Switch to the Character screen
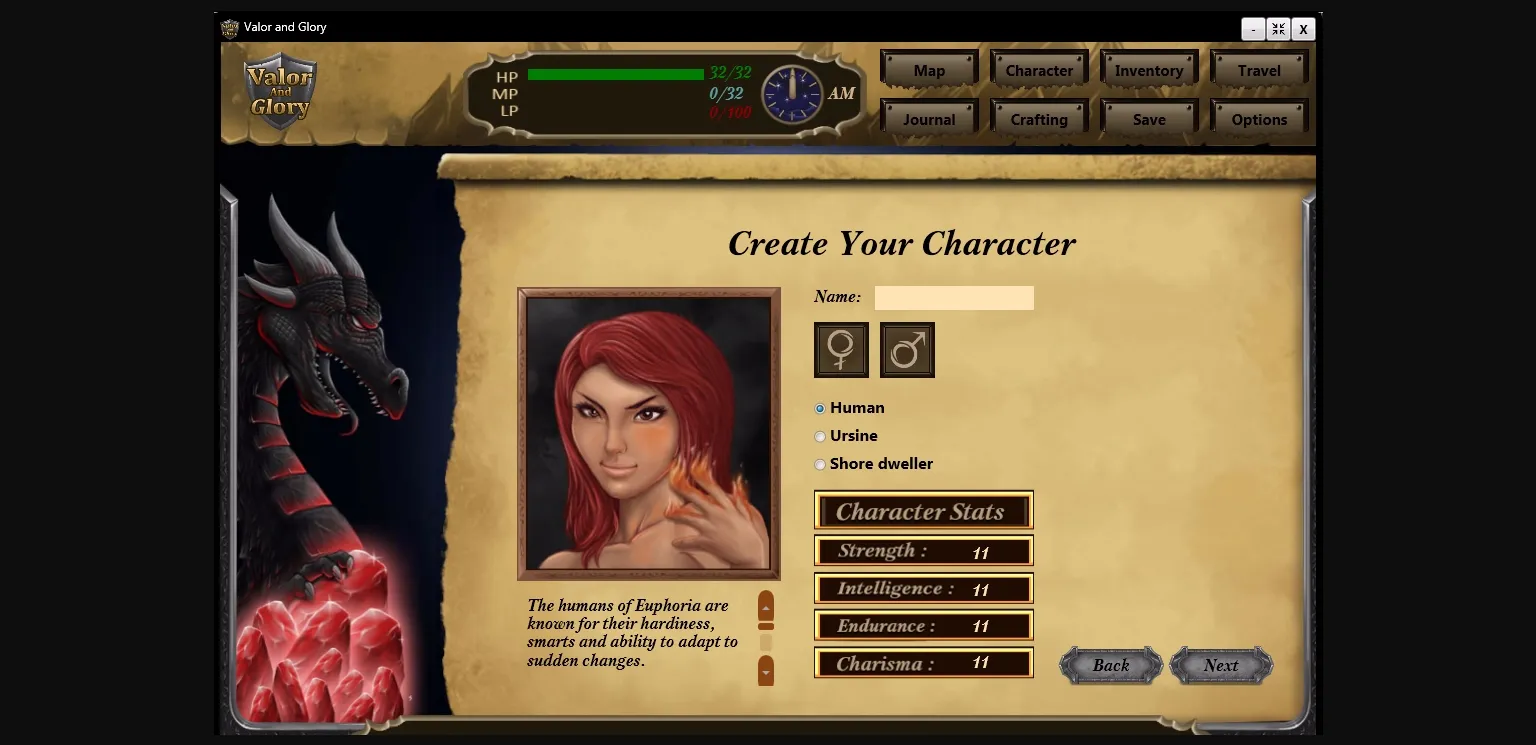Image resolution: width=1536 pixels, height=745 pixels. 1038,70
